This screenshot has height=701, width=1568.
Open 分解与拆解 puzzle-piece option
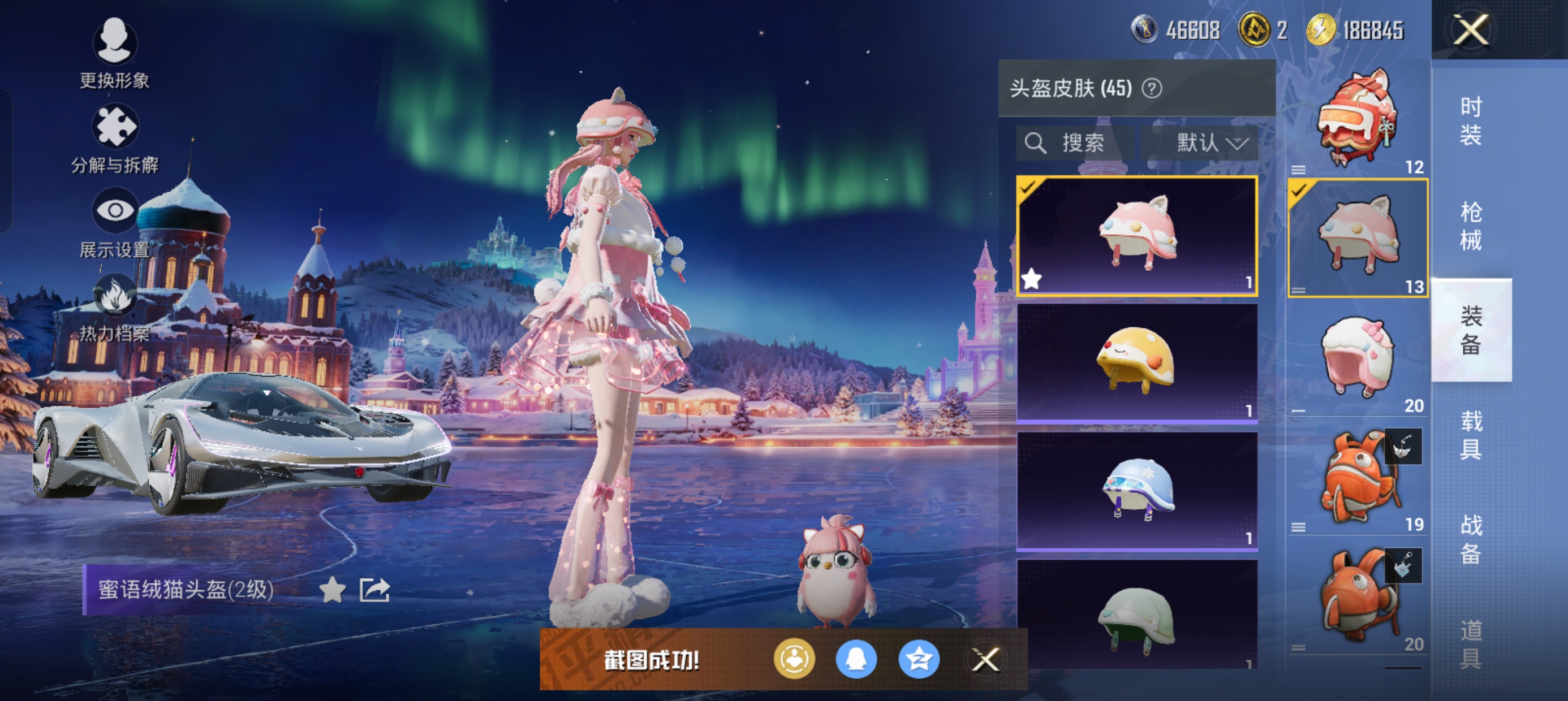[x=114, y=127]
